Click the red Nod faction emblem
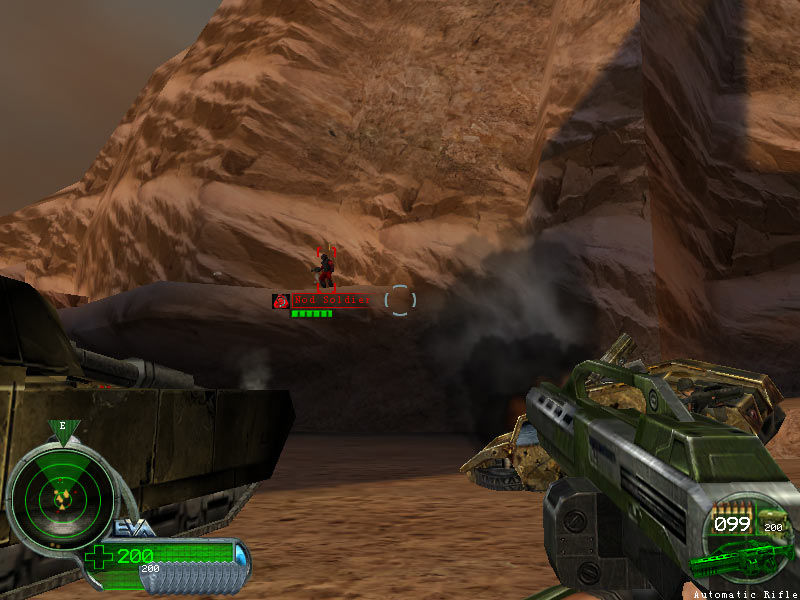Viewport: 800px width, 600px height. pyautogui.click(x=281, y=300)
